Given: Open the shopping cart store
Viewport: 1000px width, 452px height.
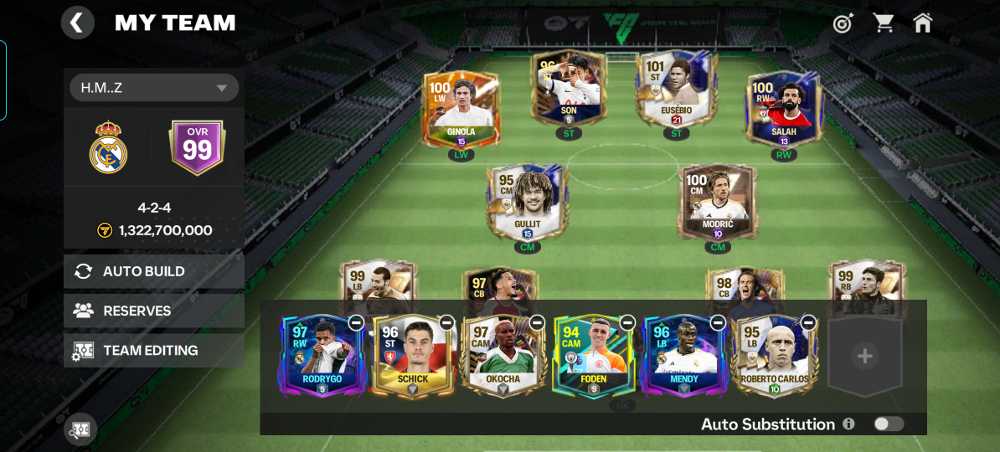Looking at the screenshot, I should tap(884, 23).
